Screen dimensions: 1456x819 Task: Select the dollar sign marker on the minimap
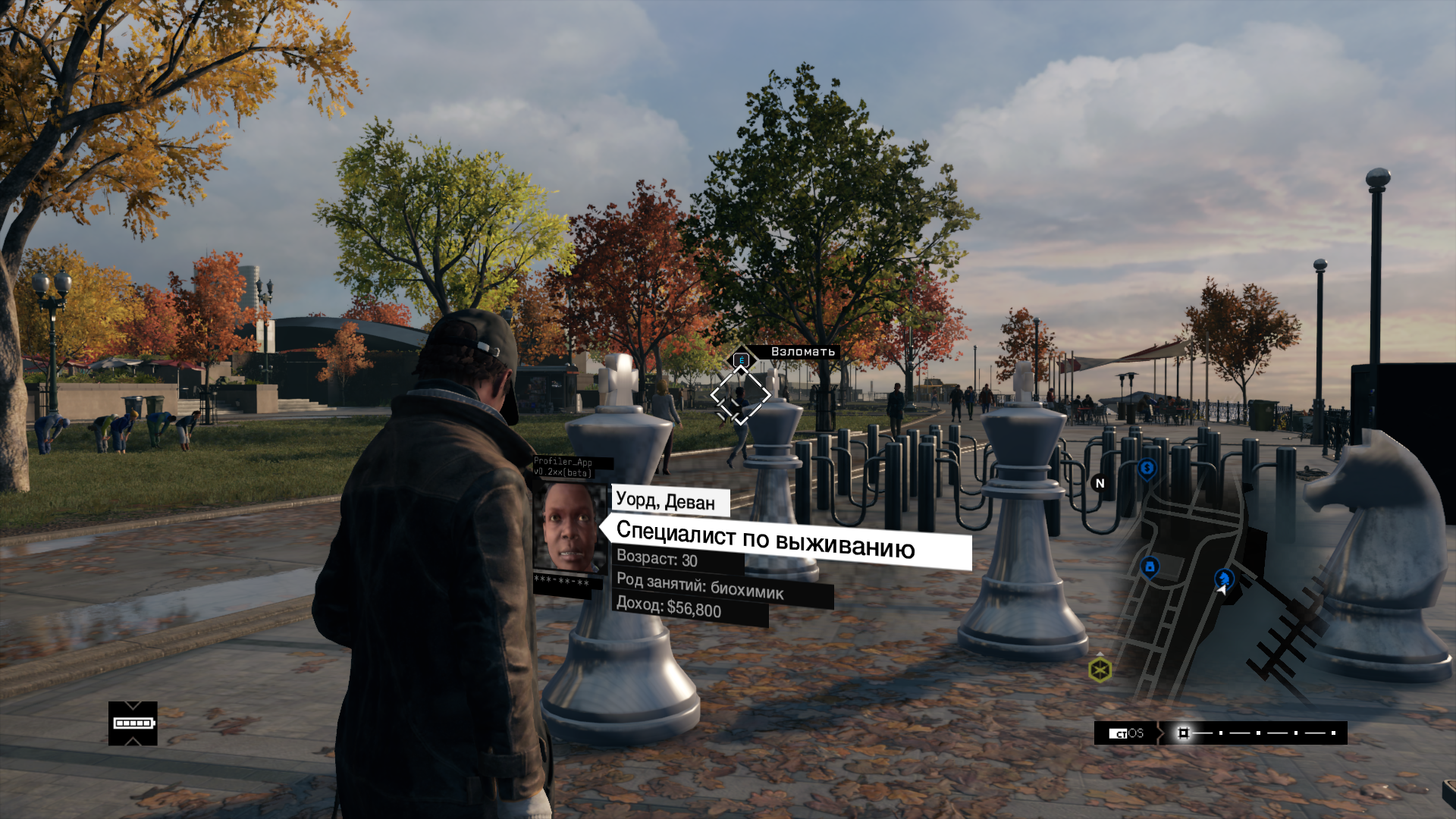tap(1147, 469)
